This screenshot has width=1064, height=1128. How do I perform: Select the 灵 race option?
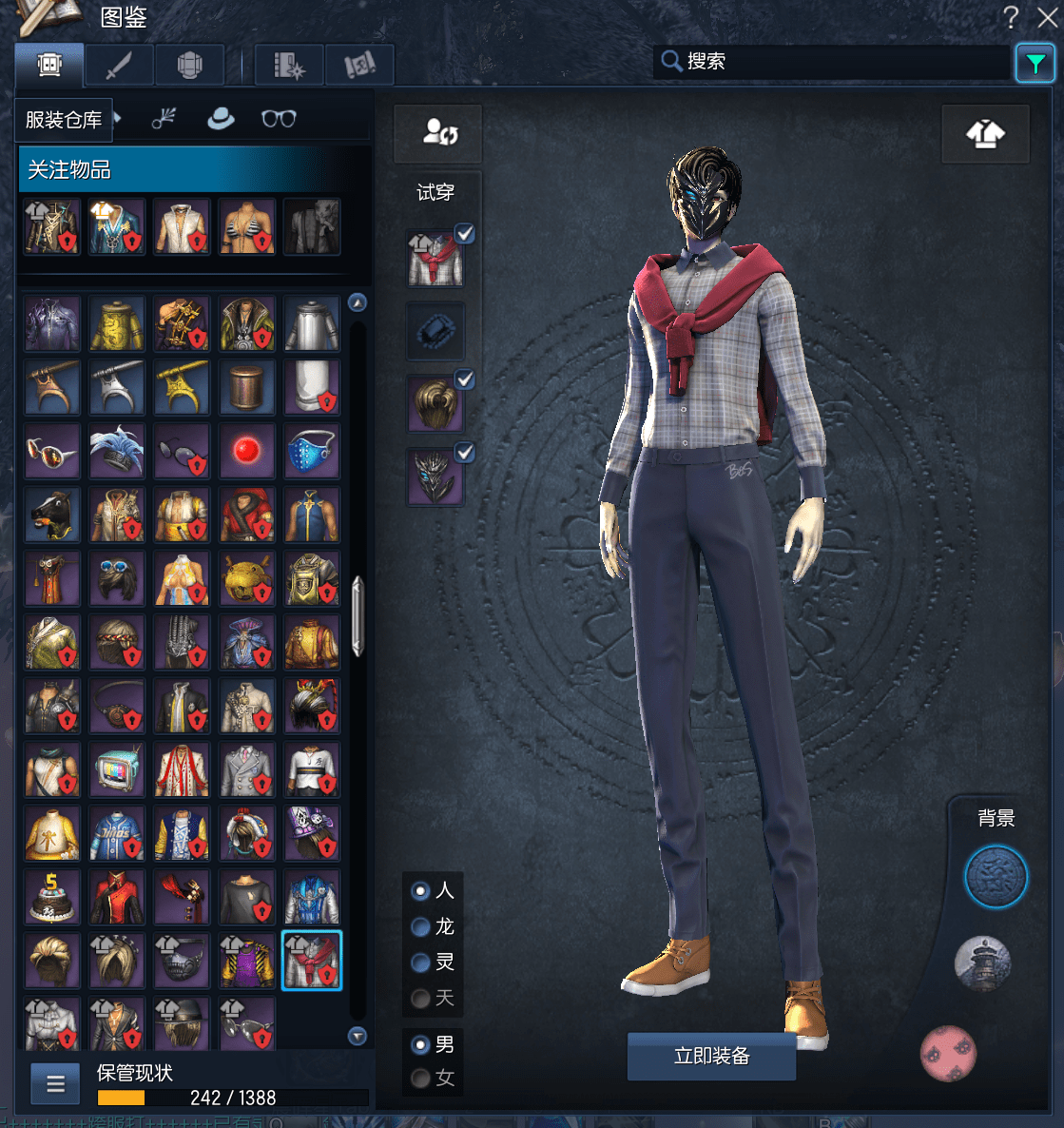point(420,963)
